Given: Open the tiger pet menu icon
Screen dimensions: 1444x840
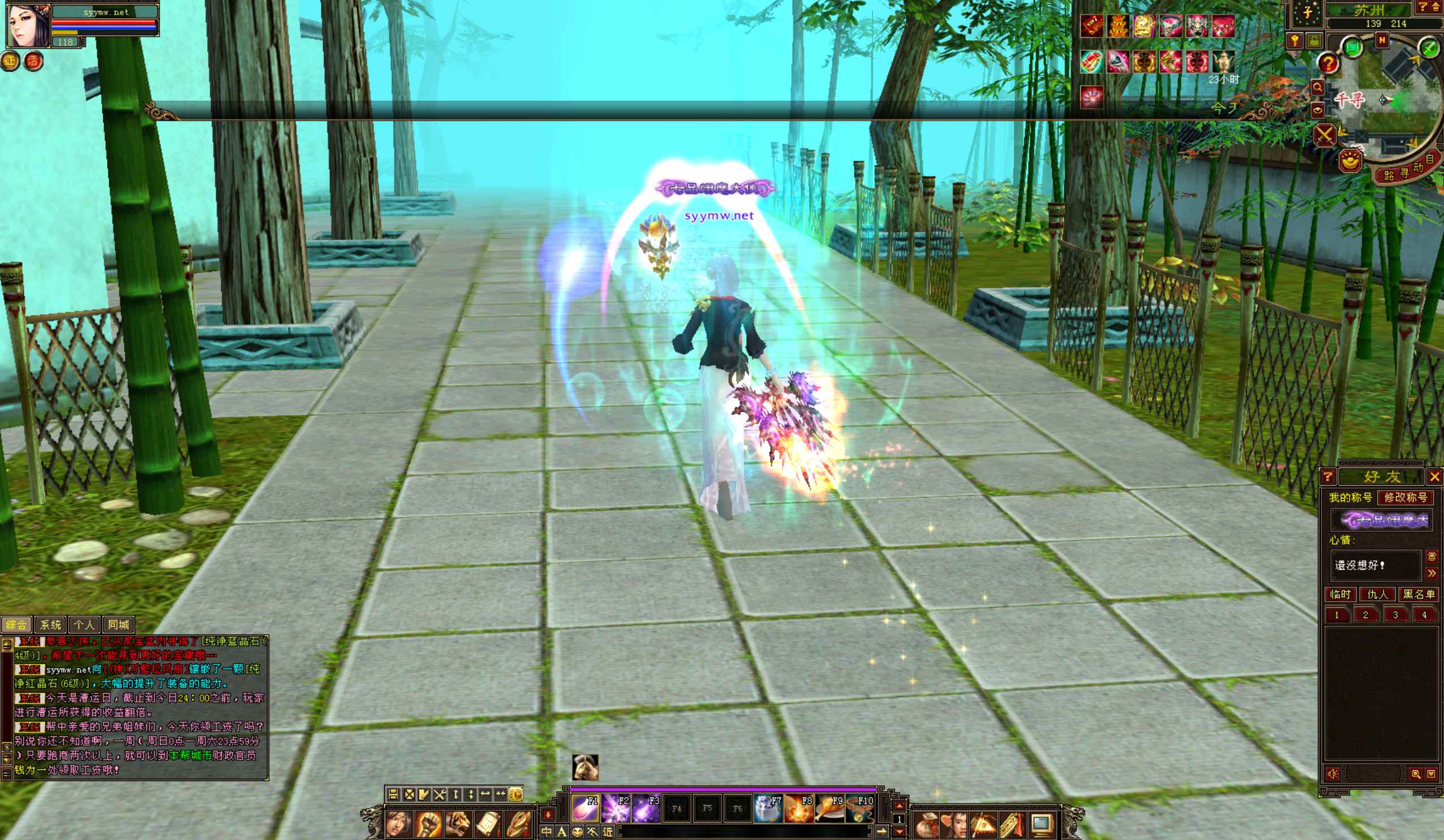Looking at the screenshot, I should click(458, 825).
